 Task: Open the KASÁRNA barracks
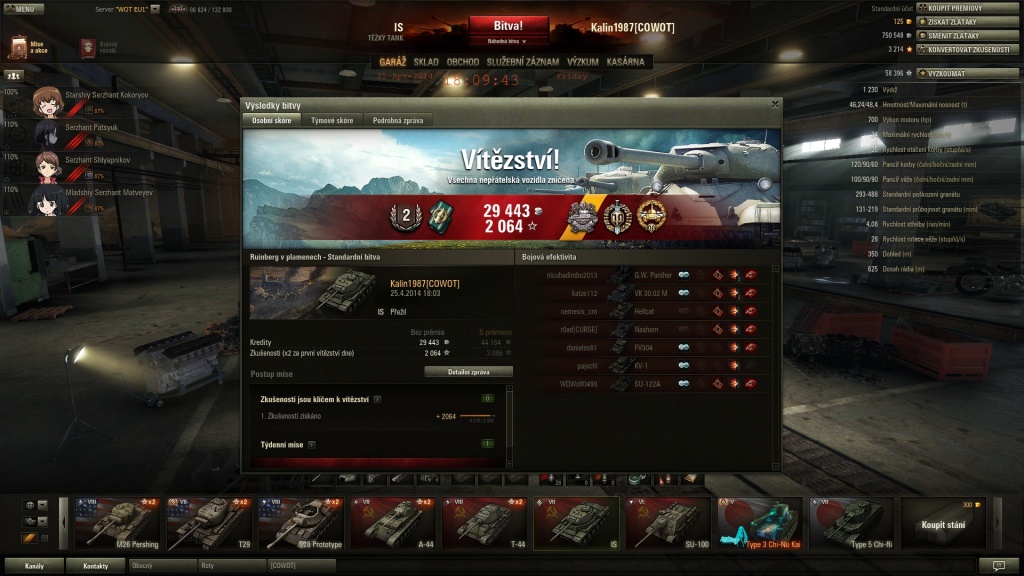[x=625, y=62]
